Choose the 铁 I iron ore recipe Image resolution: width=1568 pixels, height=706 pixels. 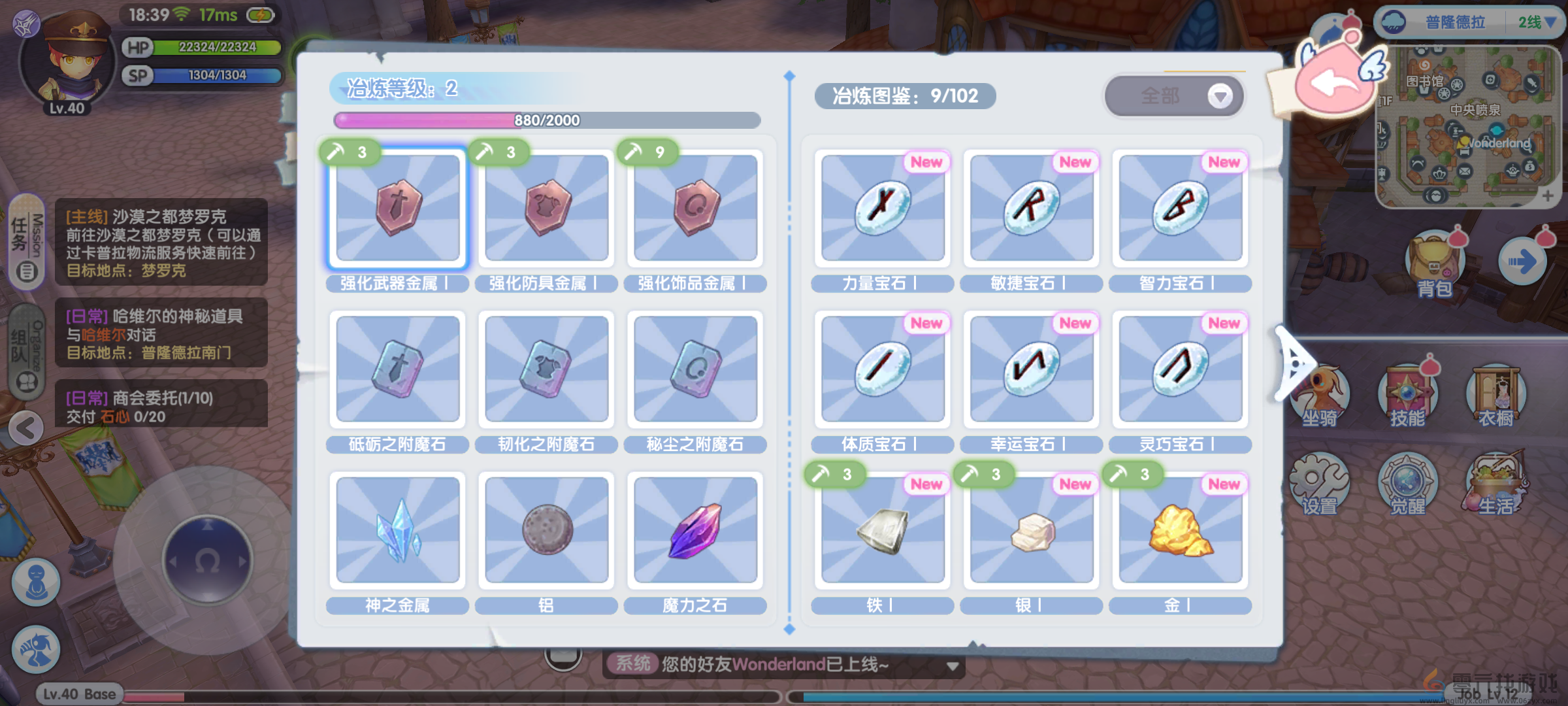(x=883, y=529)
